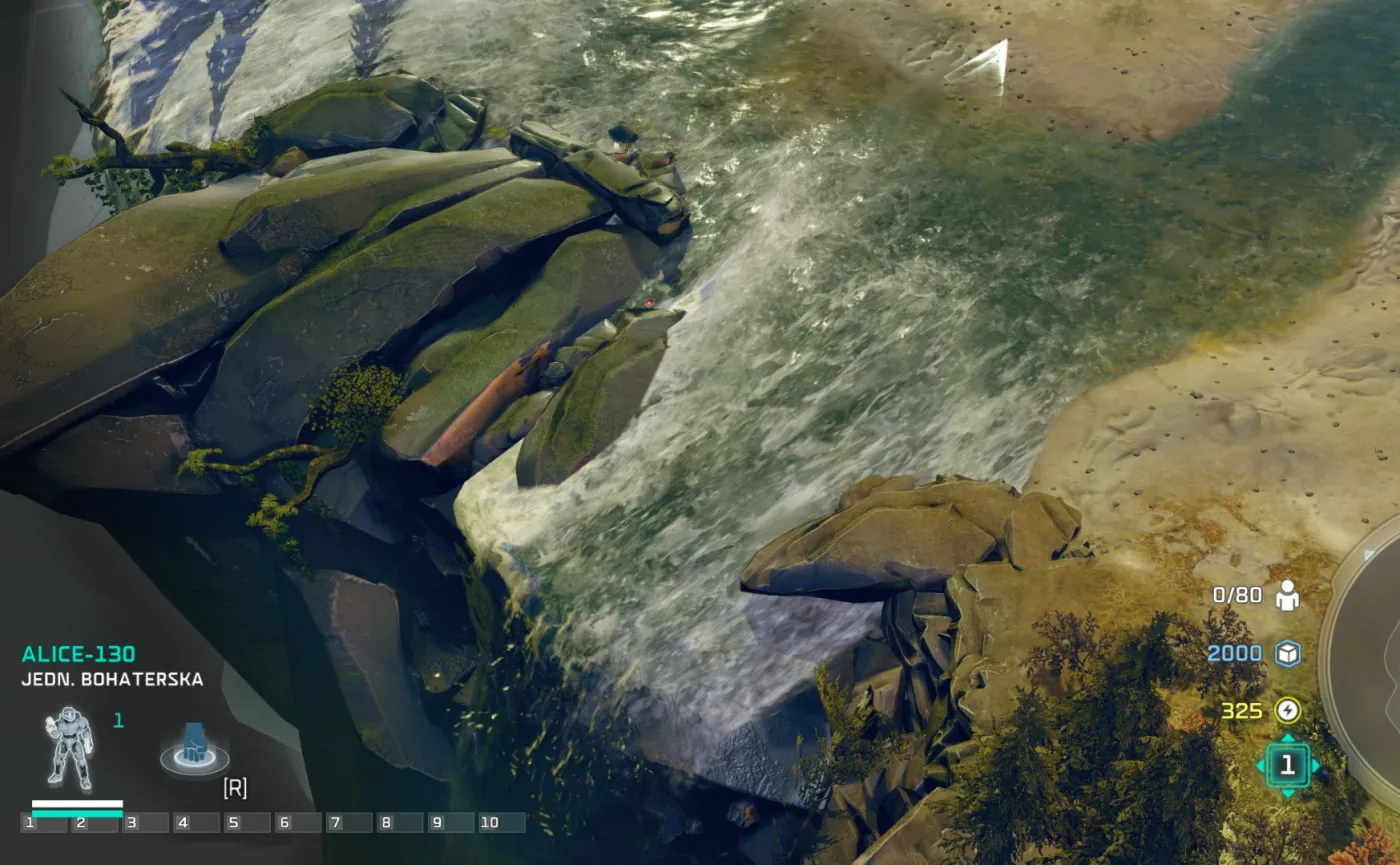Select the tech level 1 badge
The width and height of the screenshot is (1400, 865).
point(1289,765)
